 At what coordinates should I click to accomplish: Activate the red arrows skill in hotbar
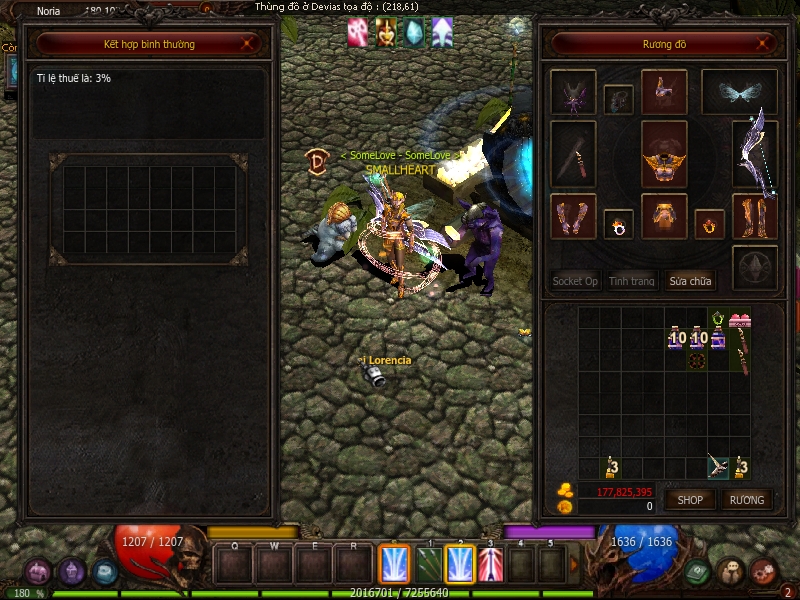(489, 564)
